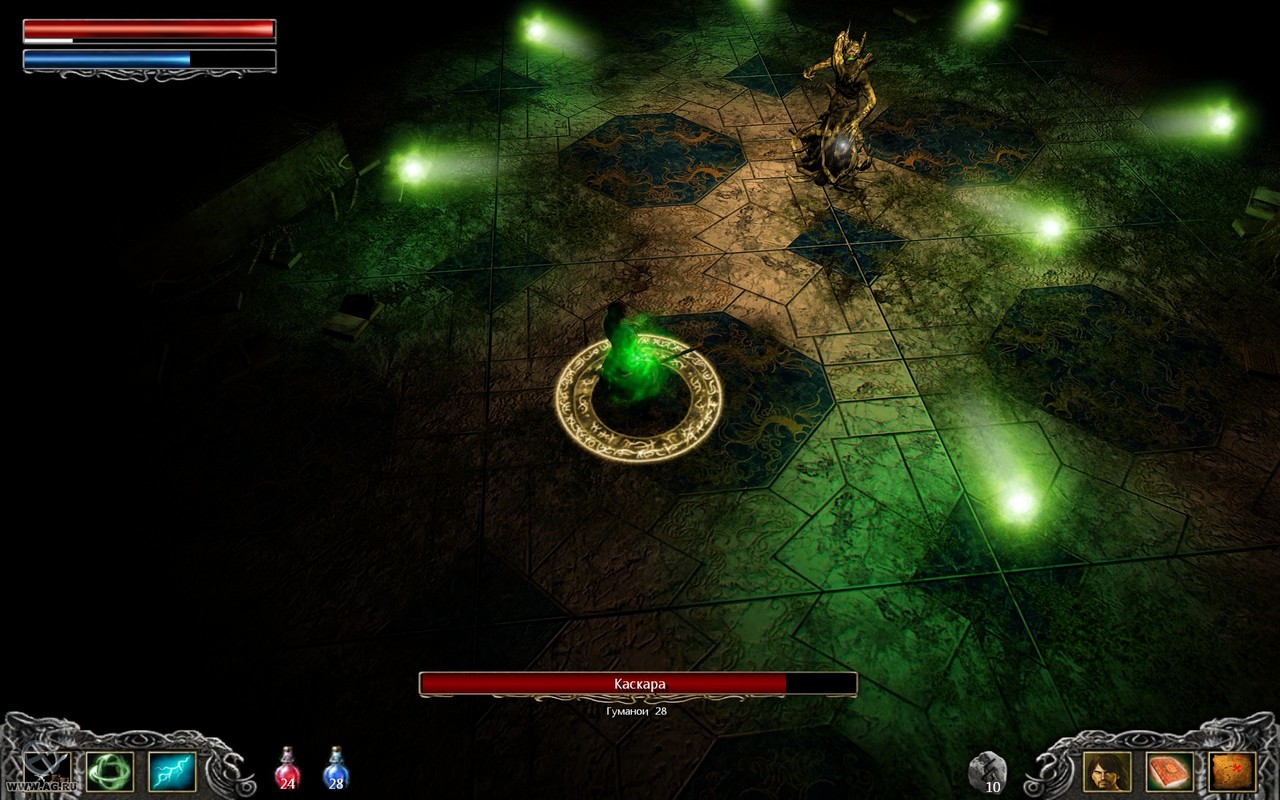This screenshot has height=800, width=1280.
Task: Use the rune stone item
Action: [986, 771]
